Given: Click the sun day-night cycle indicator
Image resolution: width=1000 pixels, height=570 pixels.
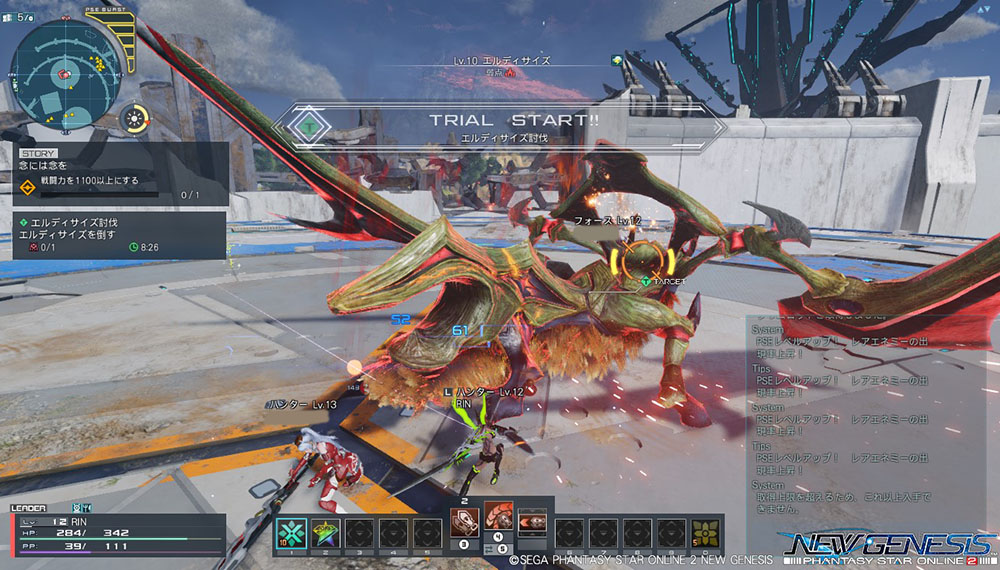Looking at the screenshot, I should (133, 120).
